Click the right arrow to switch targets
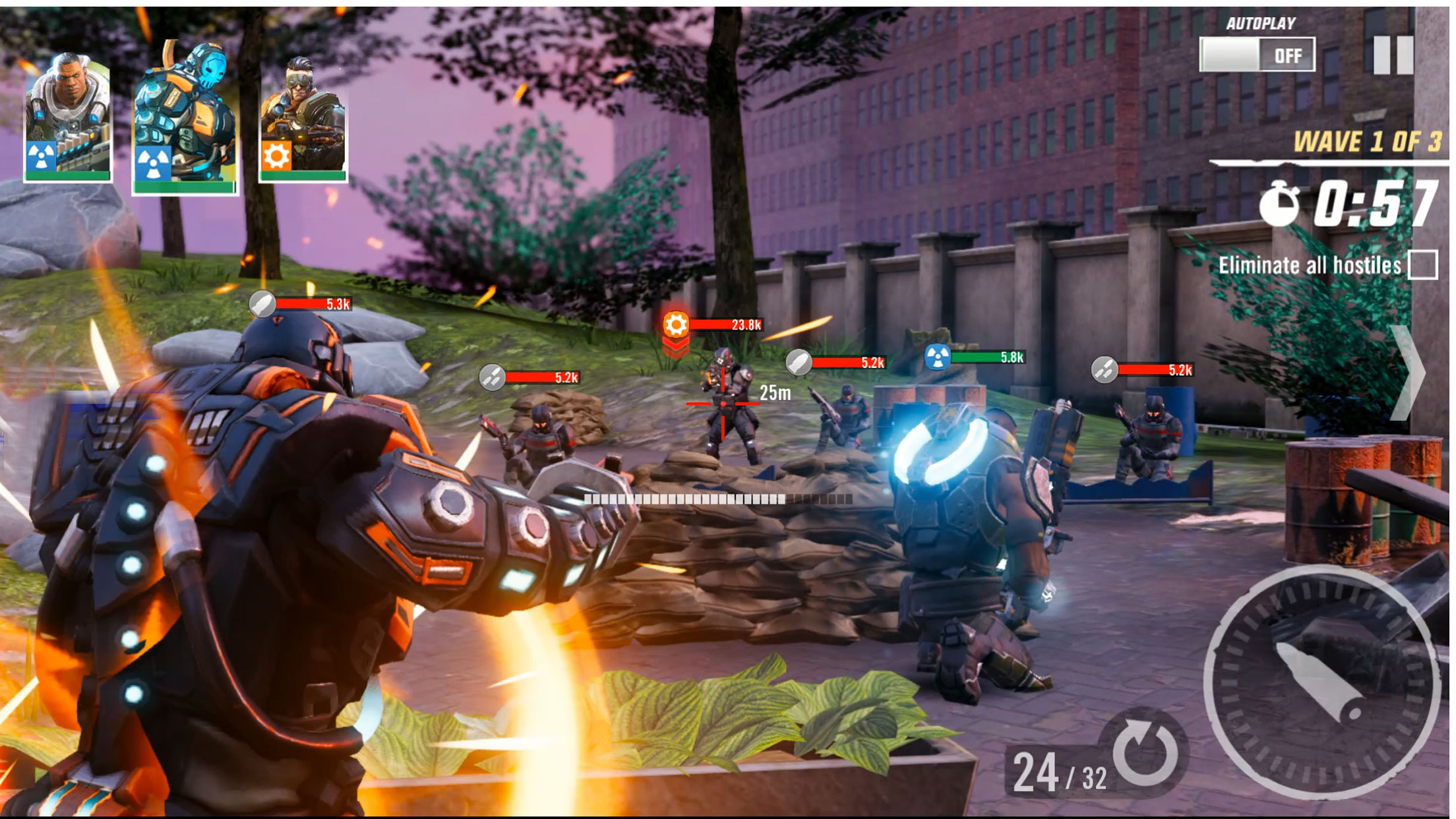 click(x=1409, y=373)
